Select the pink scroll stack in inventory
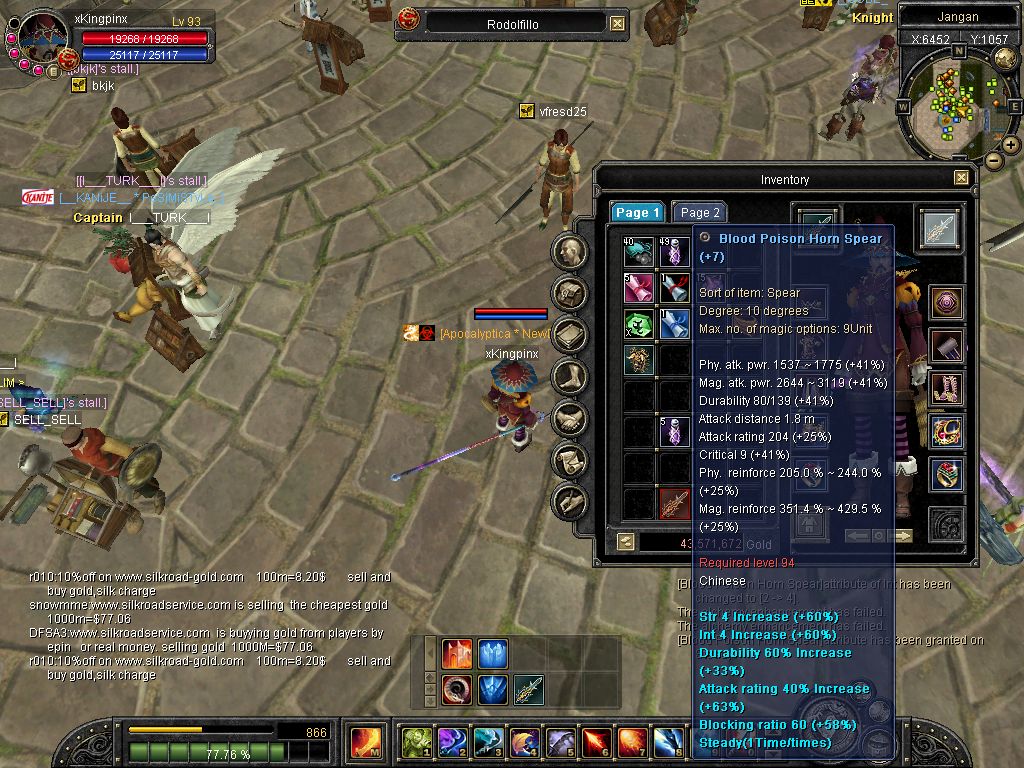This screenshot has height=768, width=1024. (638, 288)
